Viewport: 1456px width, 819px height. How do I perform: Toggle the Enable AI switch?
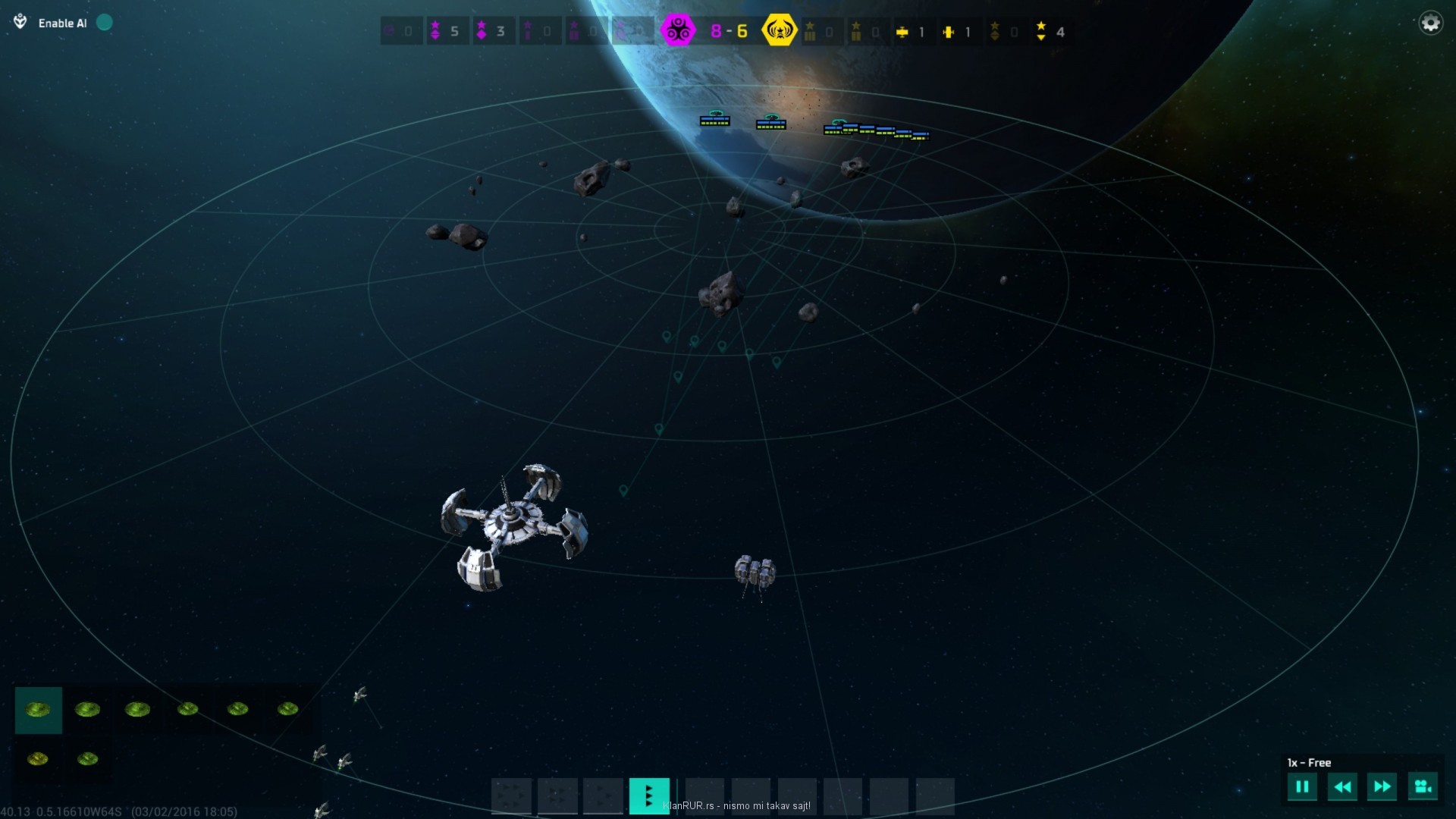(105, 23)
